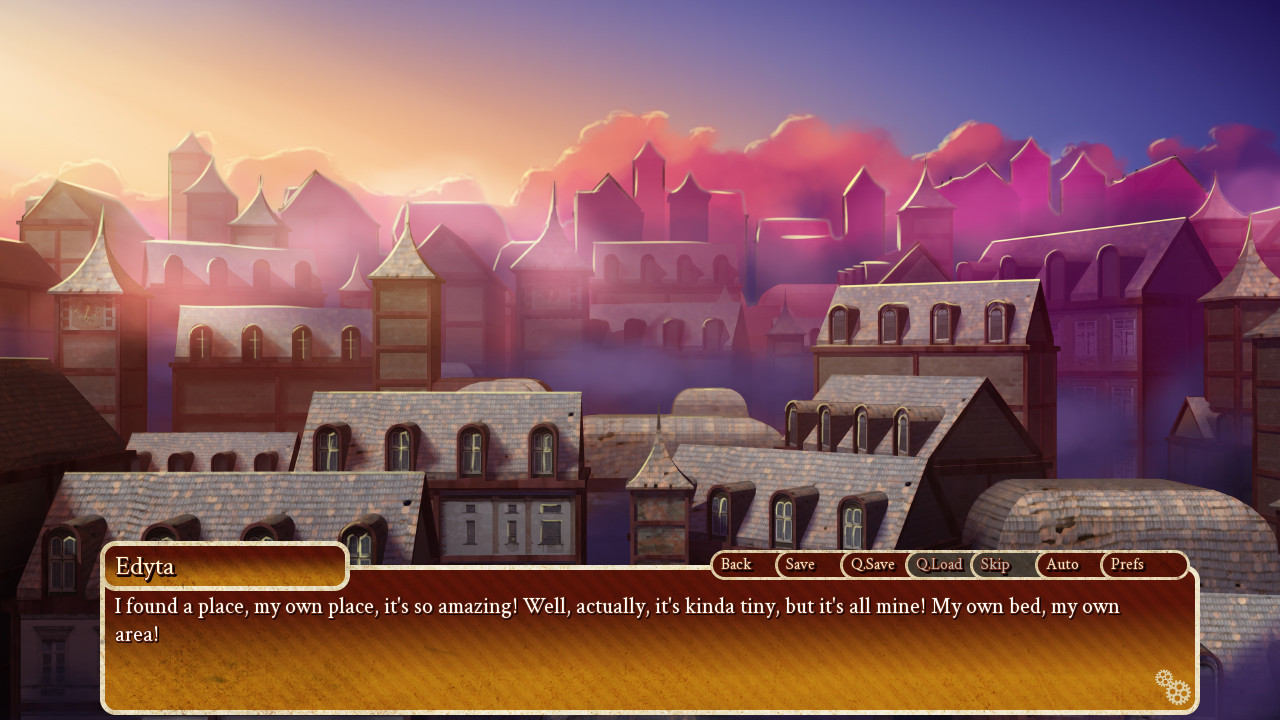
Task: Choose Prefs from the quick menu bar
Action: coord(1127,564)
